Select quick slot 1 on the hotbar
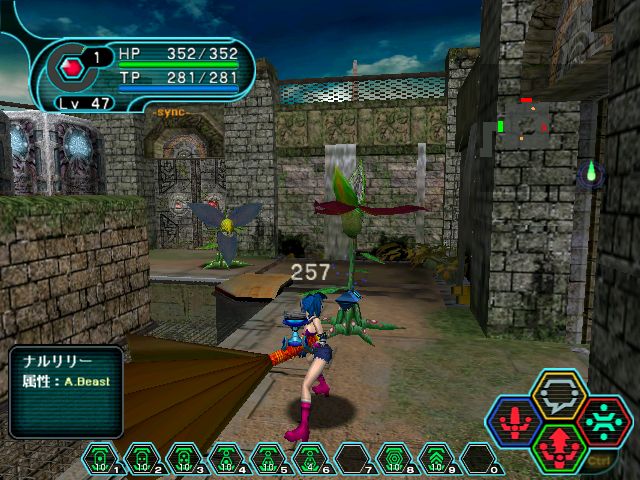This screenshot has height=480, width=640. 100,459
